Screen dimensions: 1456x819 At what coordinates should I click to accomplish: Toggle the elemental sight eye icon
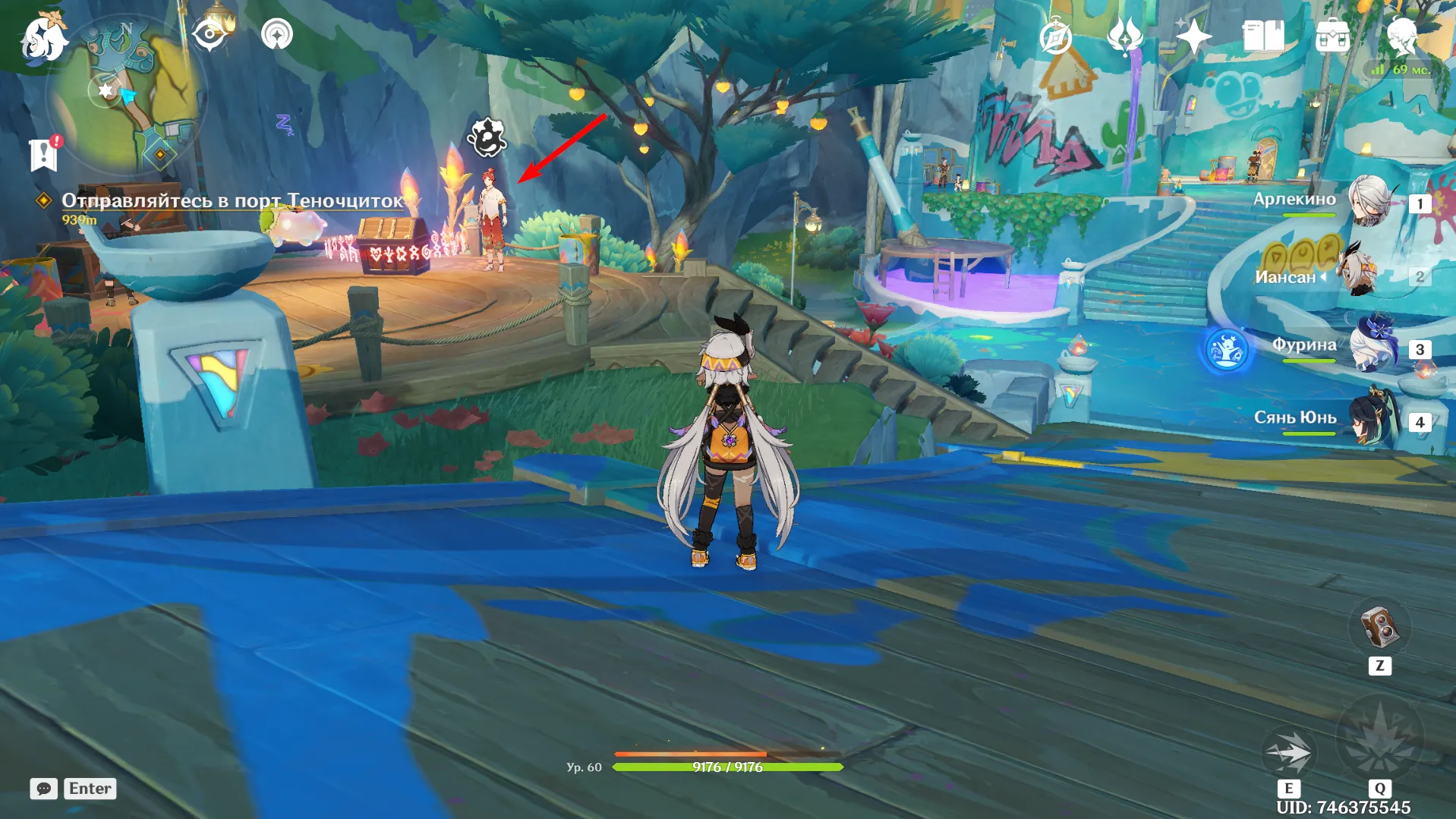tap(210, 35)
